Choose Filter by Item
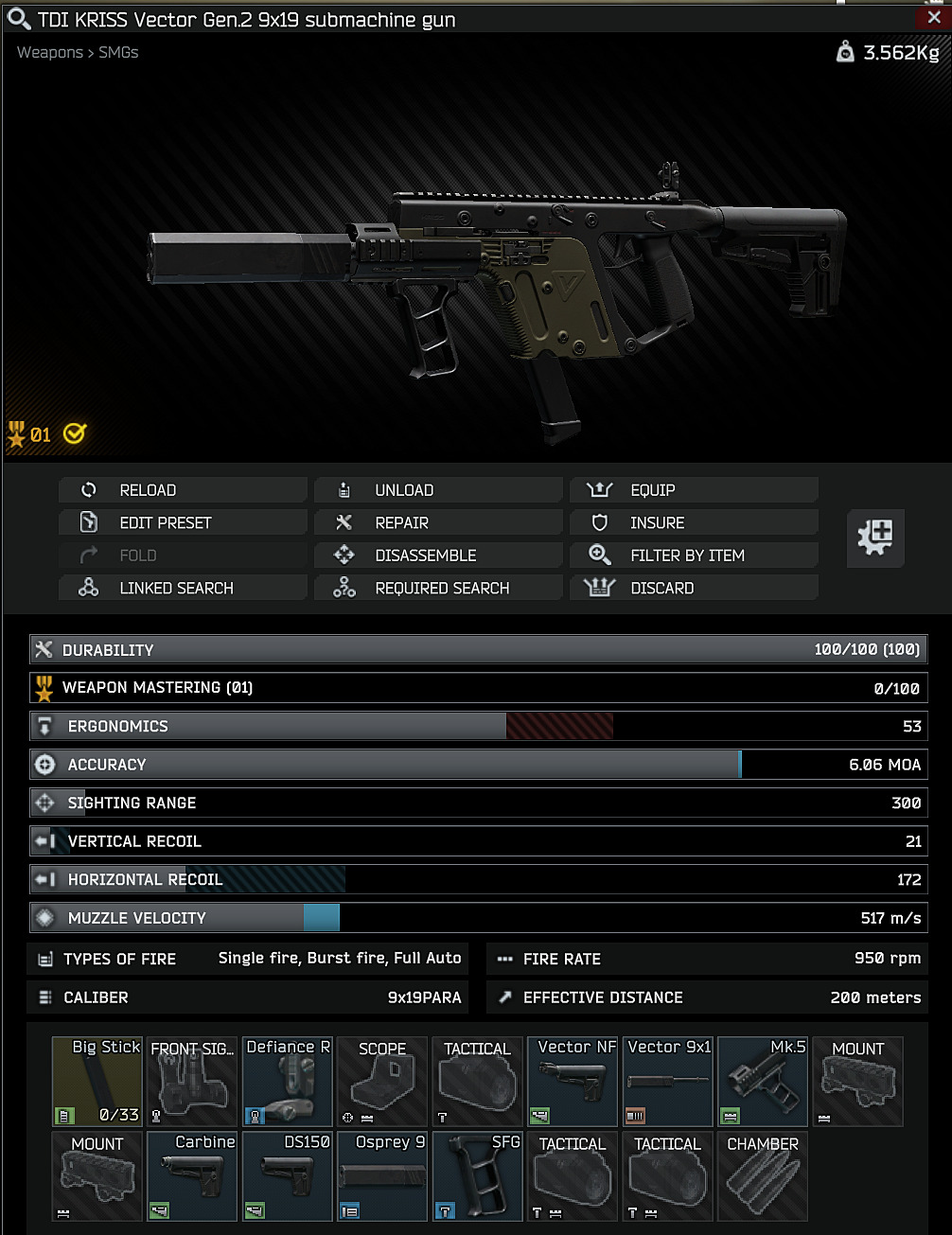 tap(694, 556)
